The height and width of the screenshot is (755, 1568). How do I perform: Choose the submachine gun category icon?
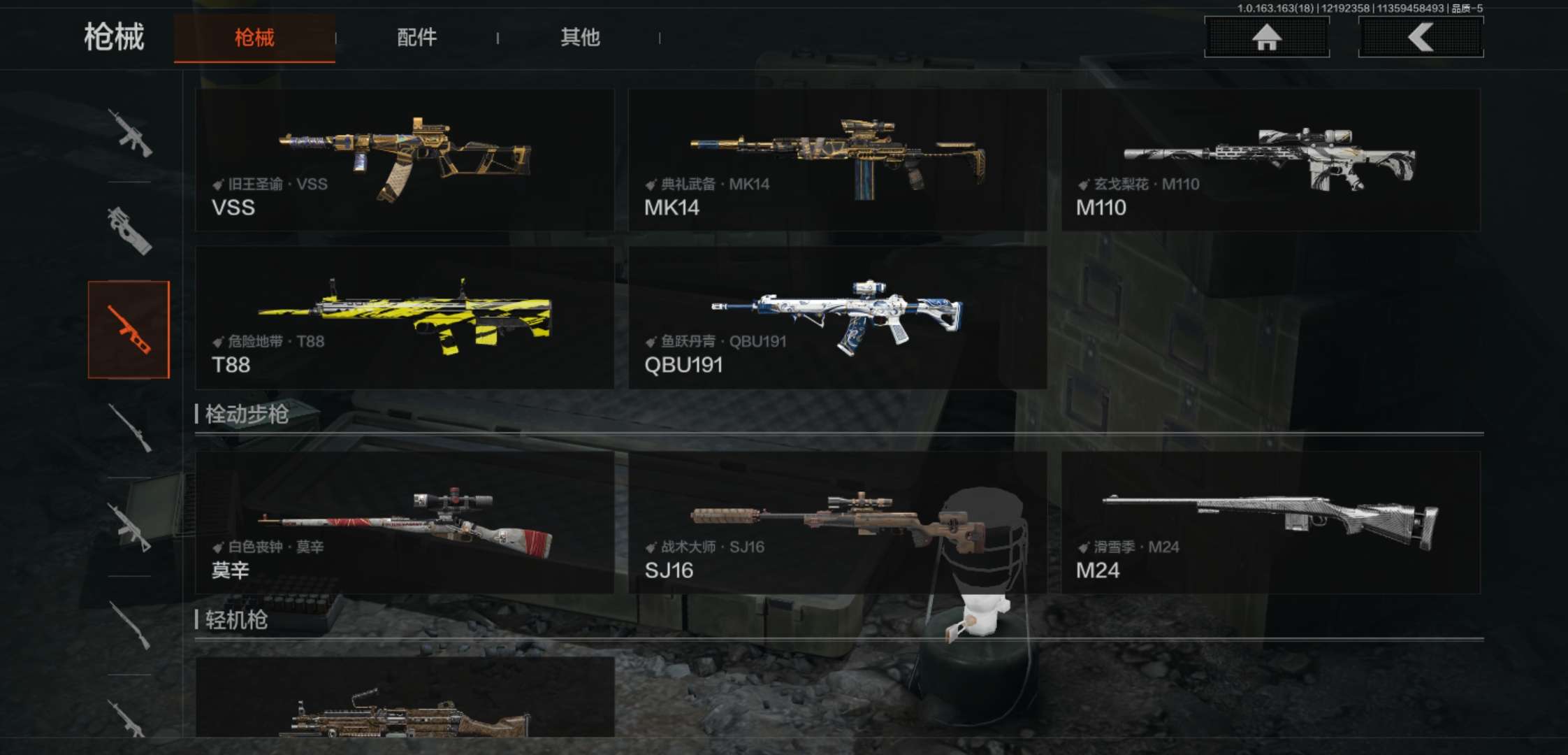[129, 231]
